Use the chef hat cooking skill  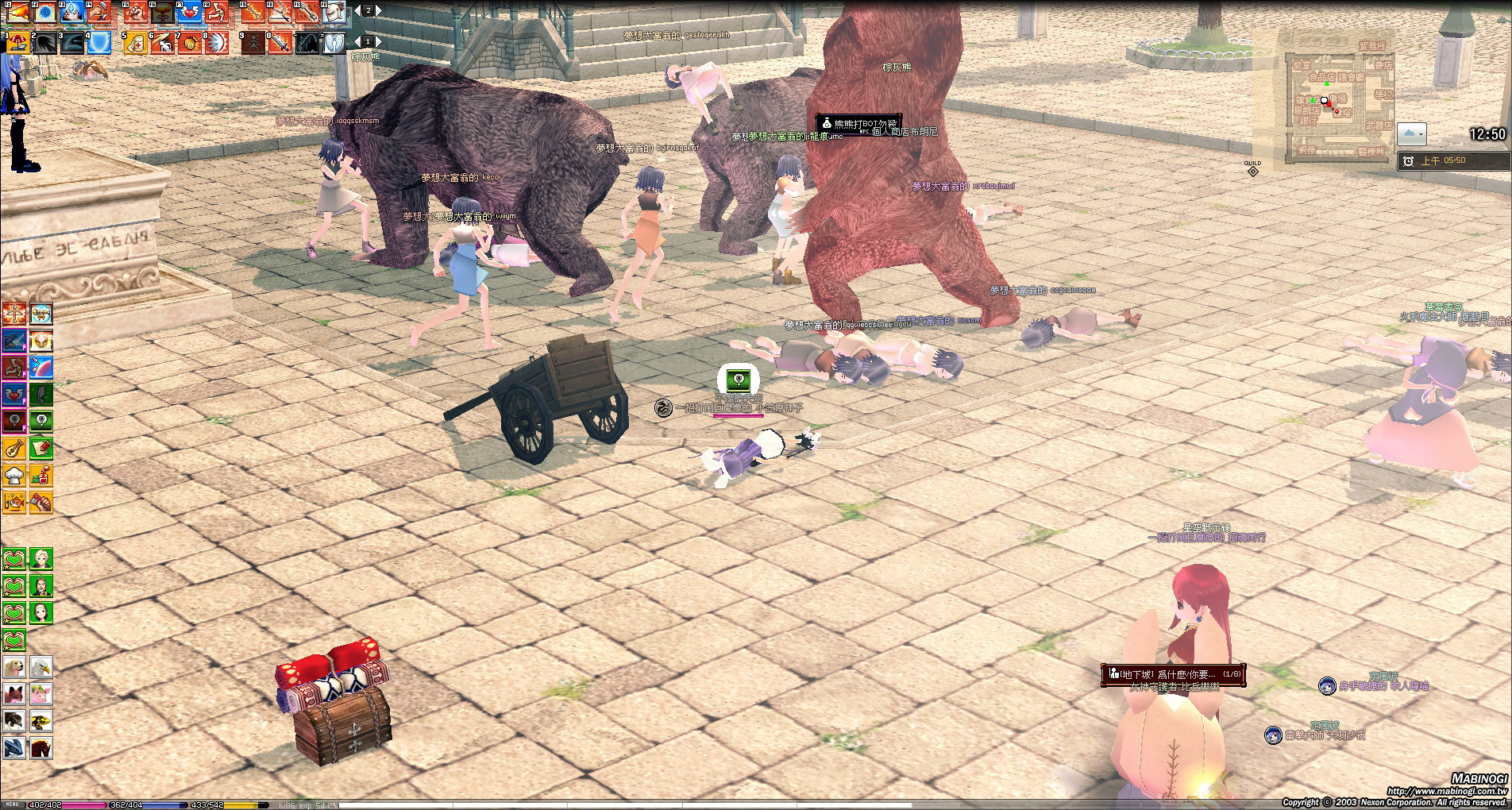[x=14, y=476]
